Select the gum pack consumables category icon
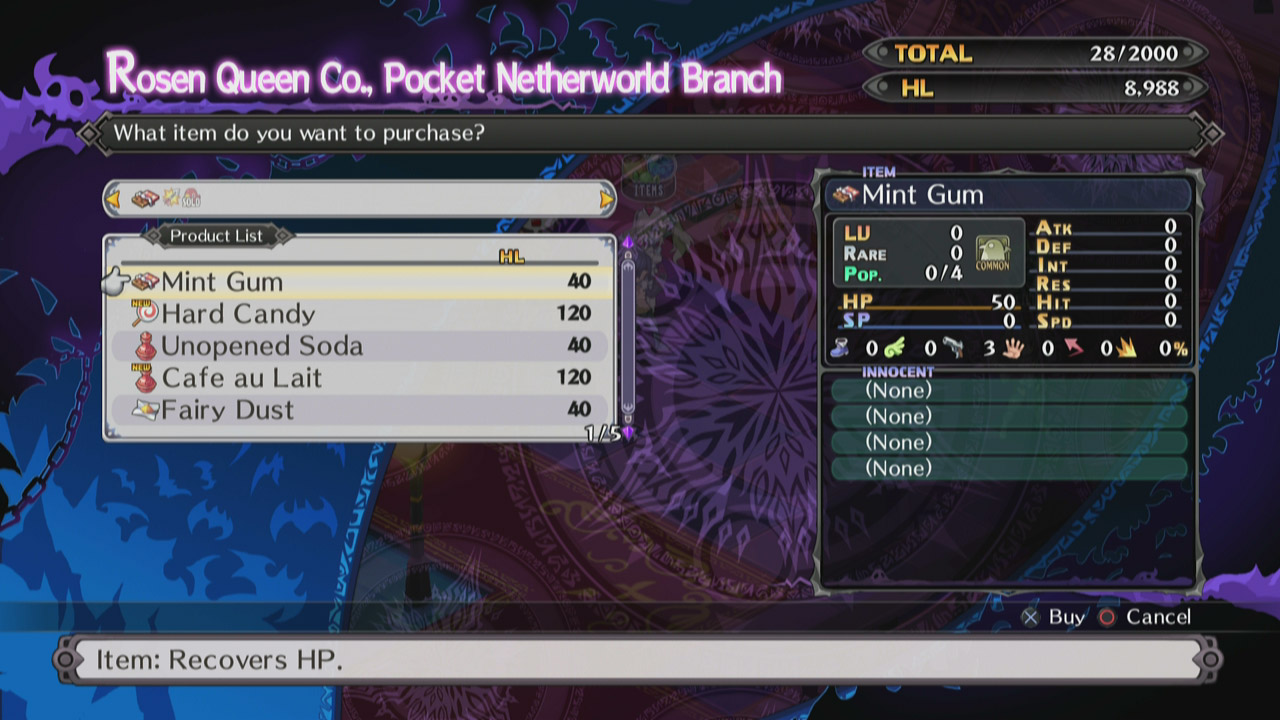 pos(145,200)
